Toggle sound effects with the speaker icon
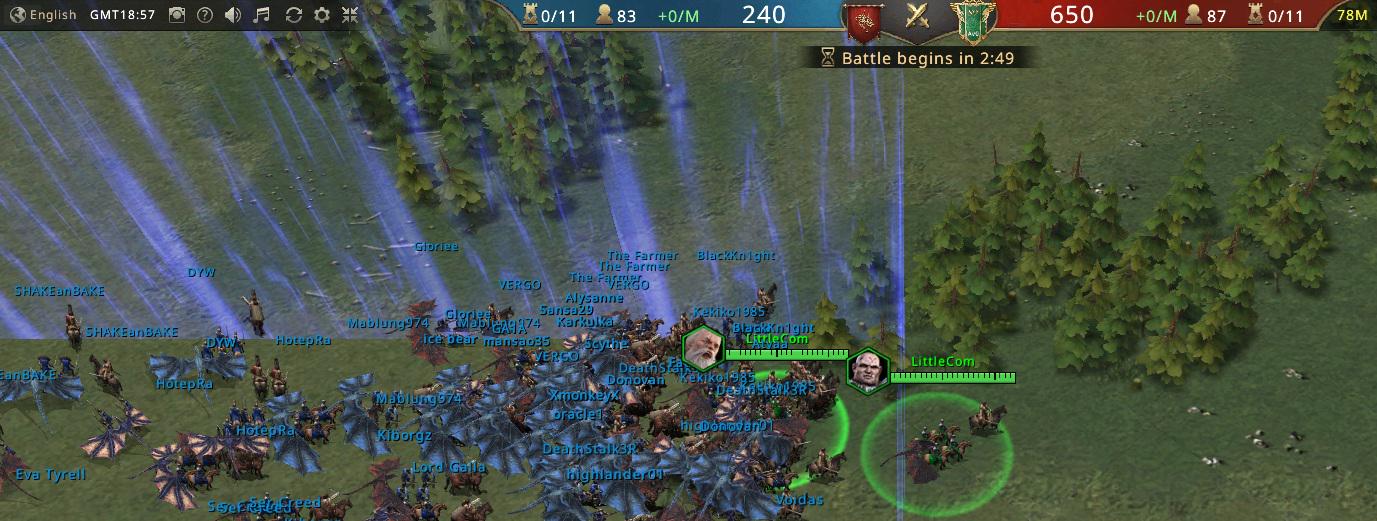The height and width of the screenshot is (521, 1377). tap(233, 15)
